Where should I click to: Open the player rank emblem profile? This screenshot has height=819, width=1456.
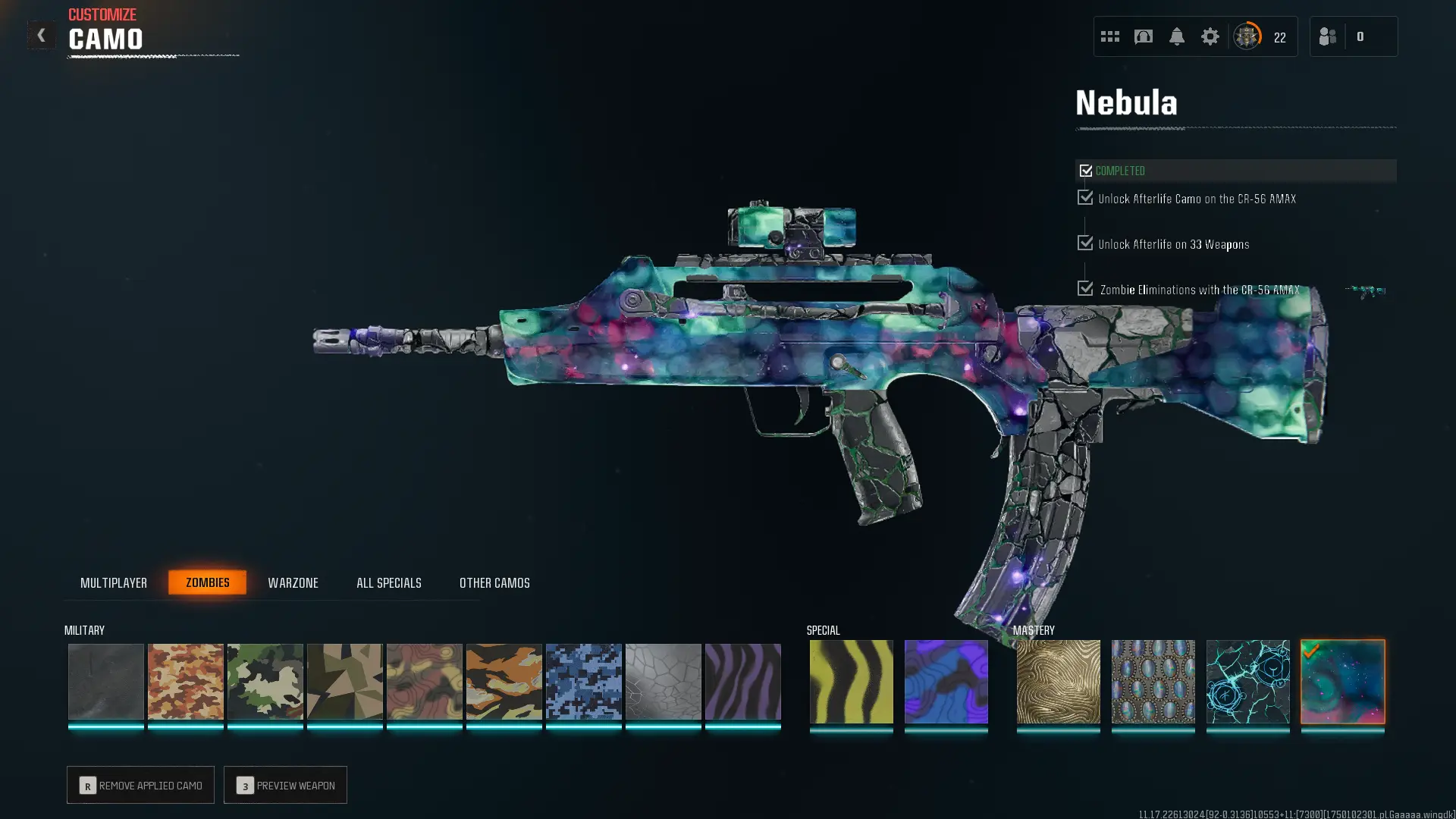click(1247, 36)
